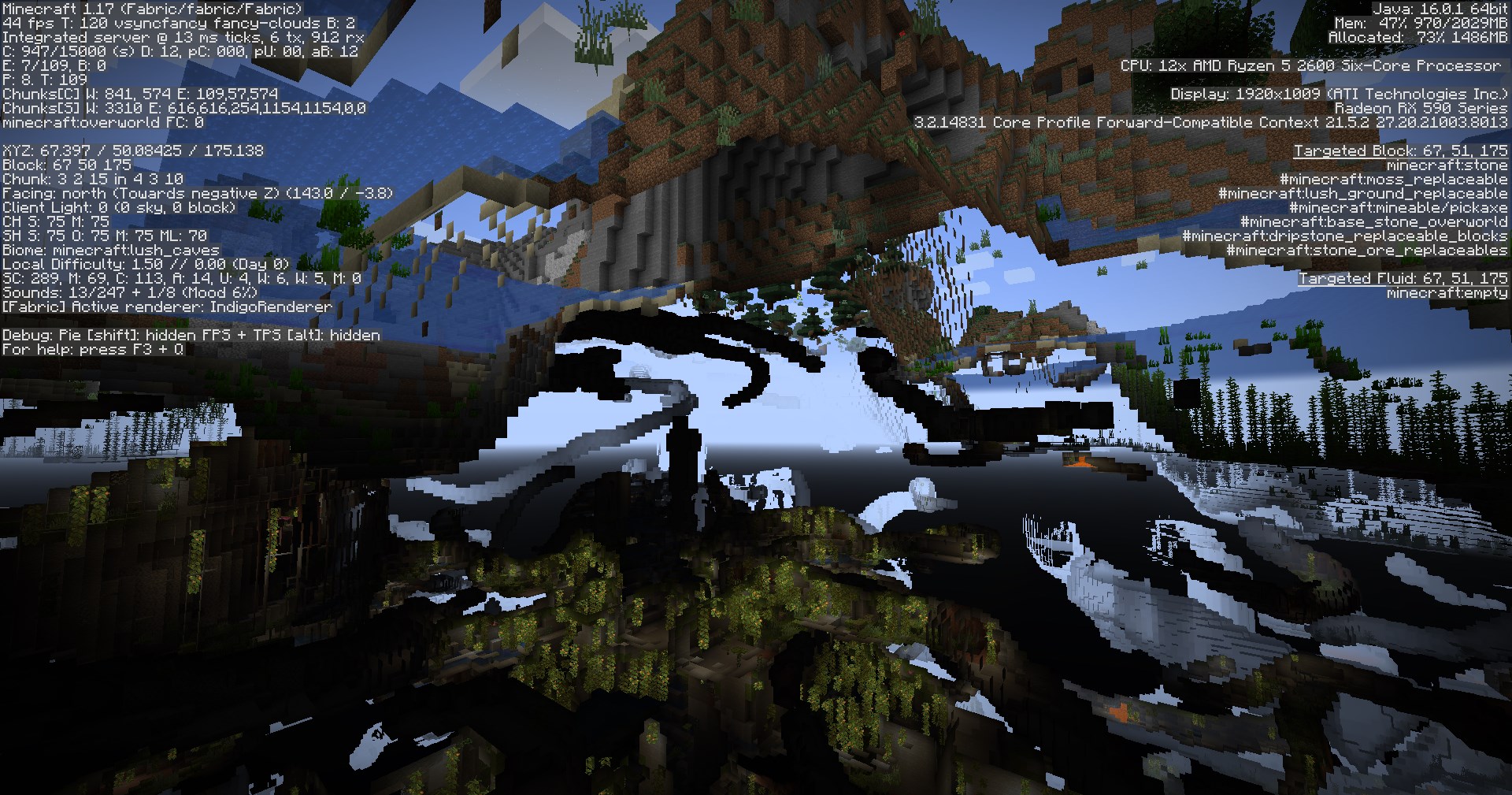
Task: Click the minecraft:lush_caves biome text
Action: pyautogui.click(x=102, y=249)
